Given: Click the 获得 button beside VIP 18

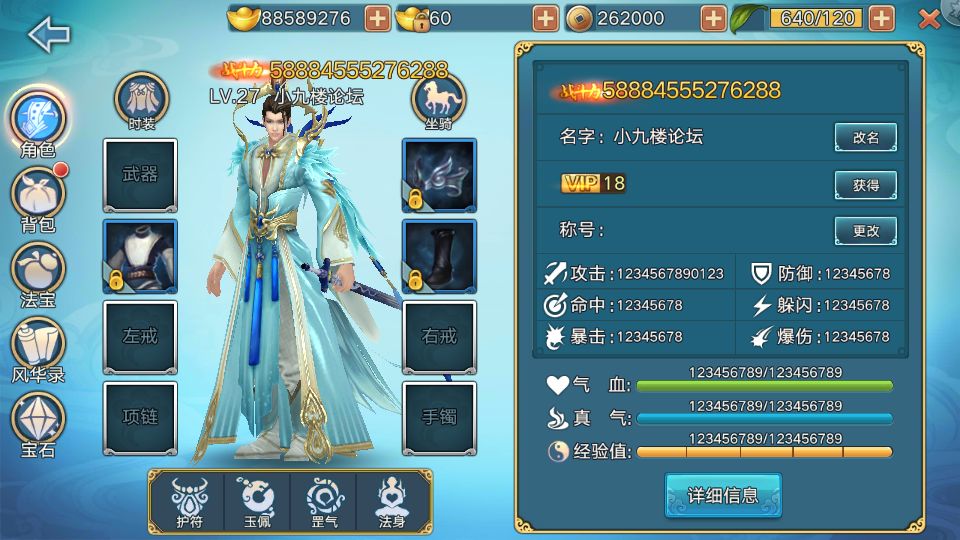Looking at the screenshot, I should pyautogui.click(x=866, y=185).
